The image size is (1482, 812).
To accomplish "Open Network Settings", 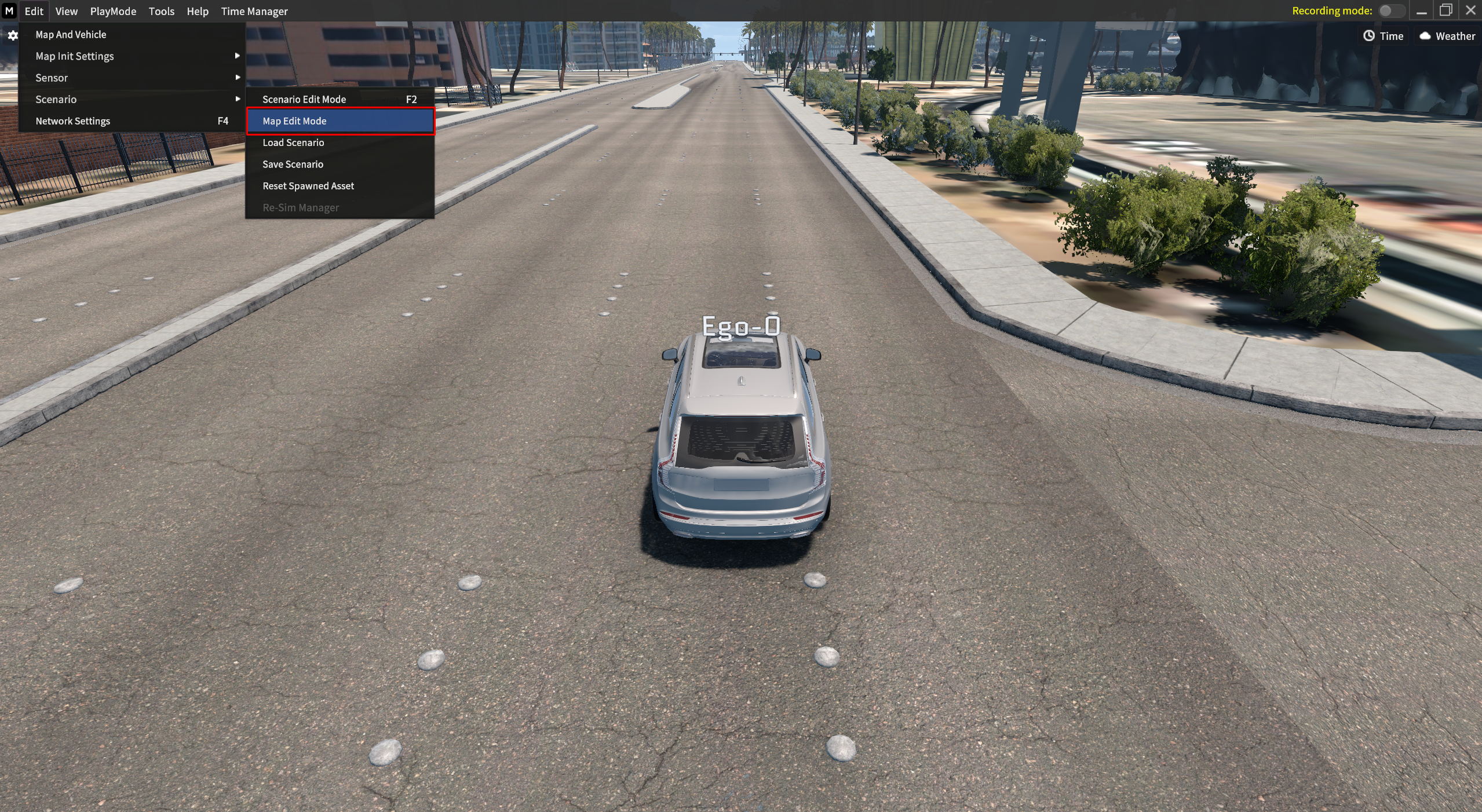I will 72,121.
